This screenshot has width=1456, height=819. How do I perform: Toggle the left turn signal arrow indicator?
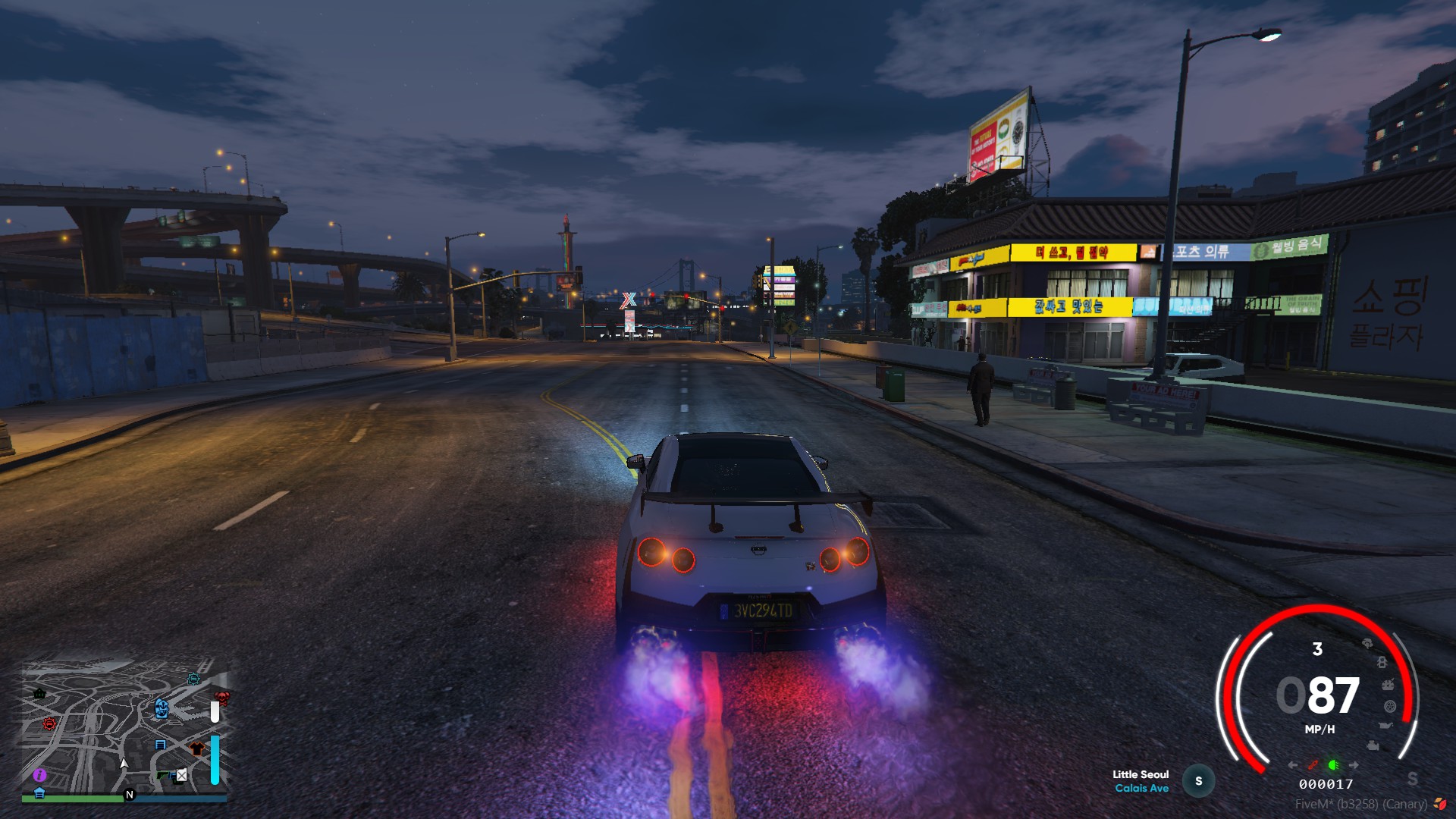[x=1291, y=764]
